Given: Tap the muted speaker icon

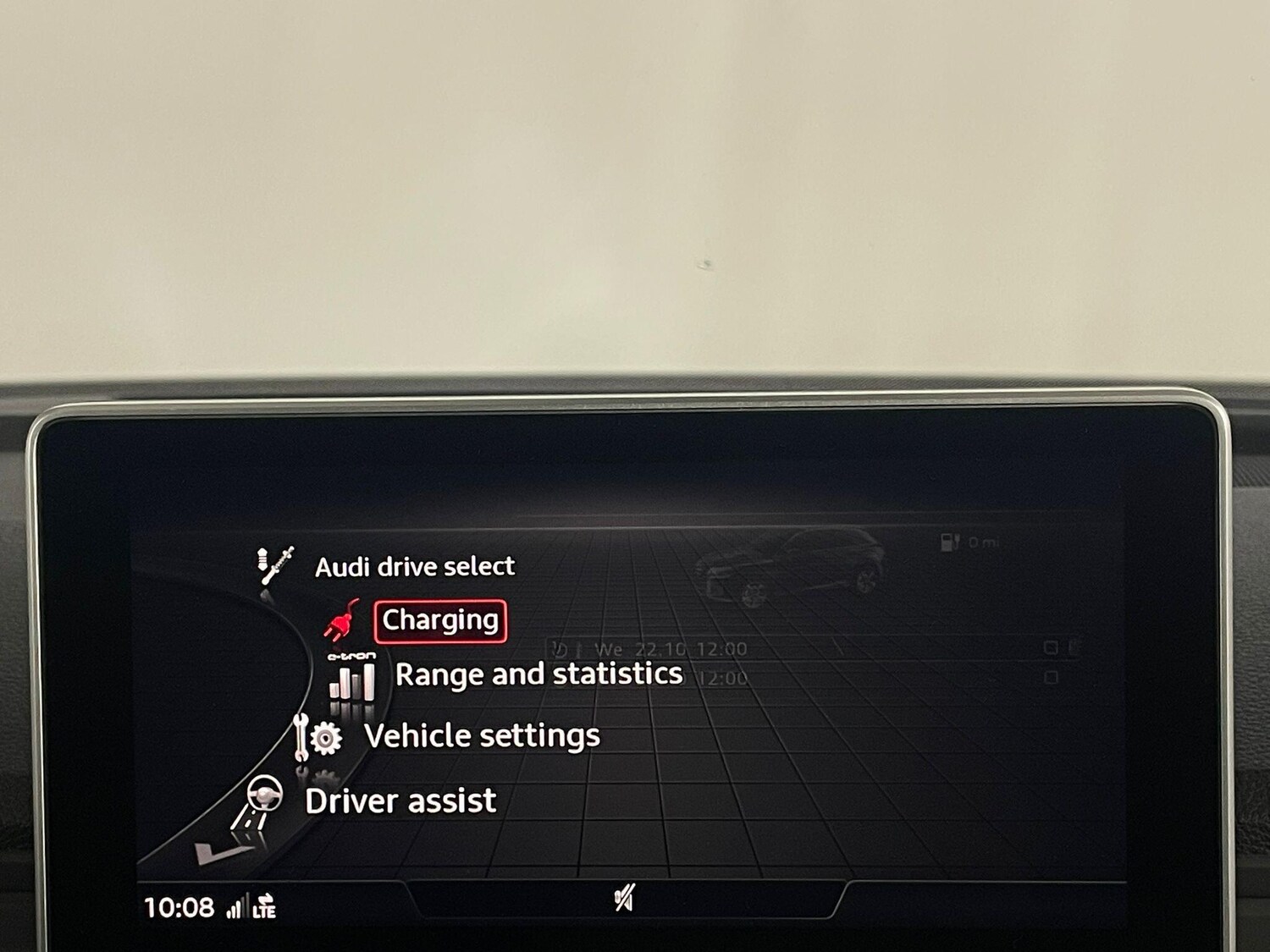Looking at the screenshot, I should point(624,899).
